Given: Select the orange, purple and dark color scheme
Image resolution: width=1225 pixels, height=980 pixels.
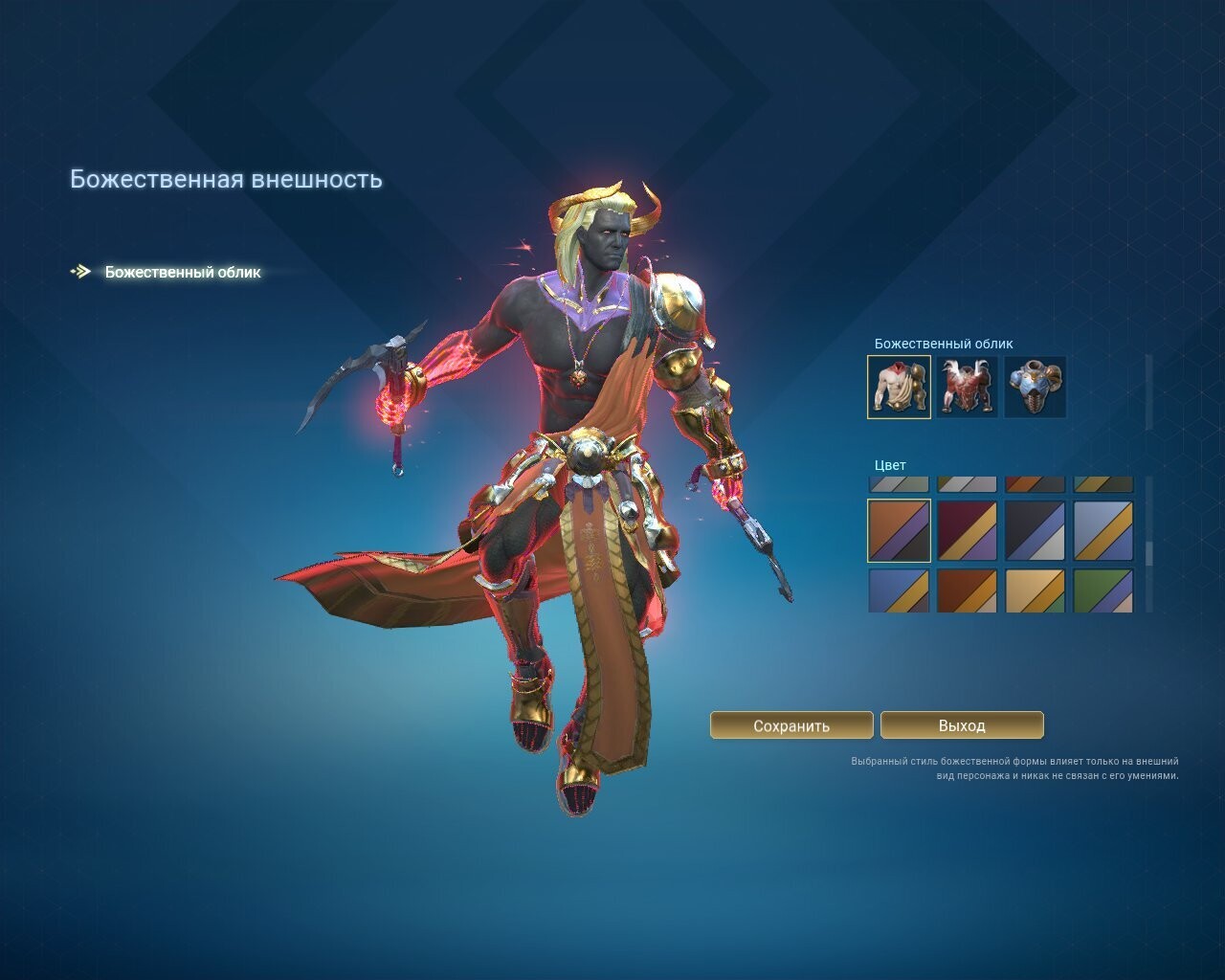Looking at the screenshot, I should coord(899,530).
